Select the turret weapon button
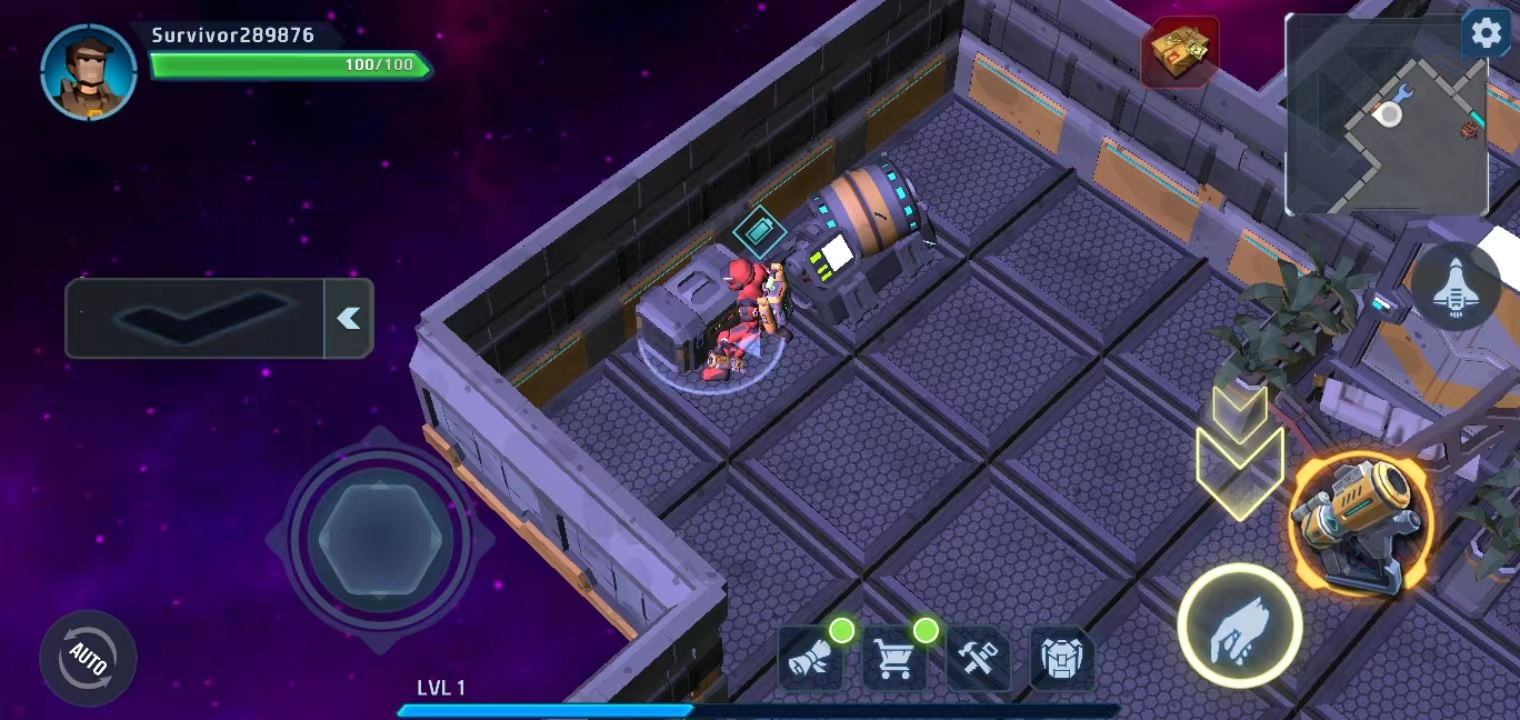 pyautogui.click(x=1360, y=525)
